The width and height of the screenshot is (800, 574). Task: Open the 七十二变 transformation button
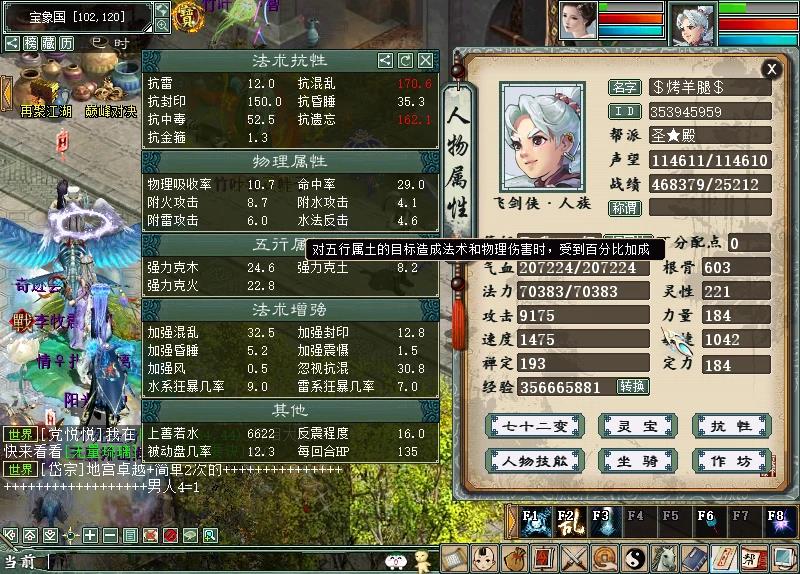pyautogui.click(x=520, y=426)
